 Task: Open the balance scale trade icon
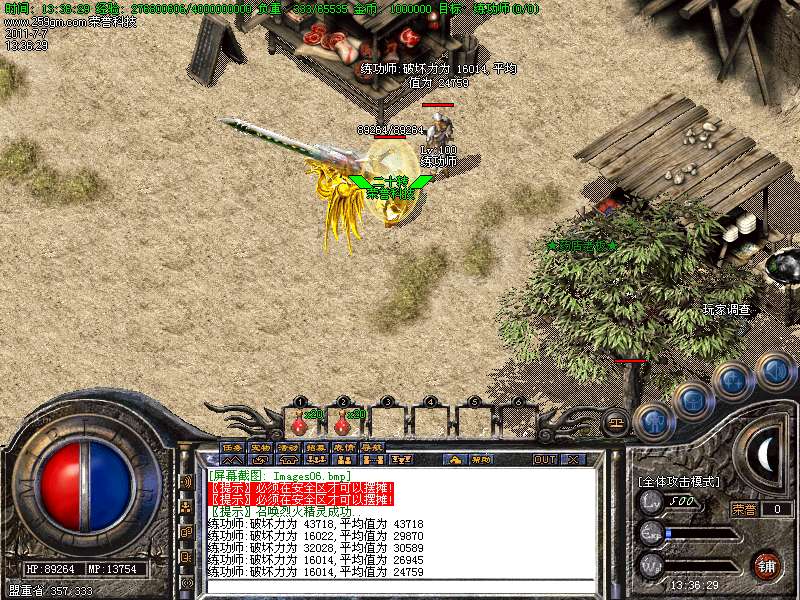point(616,422)
